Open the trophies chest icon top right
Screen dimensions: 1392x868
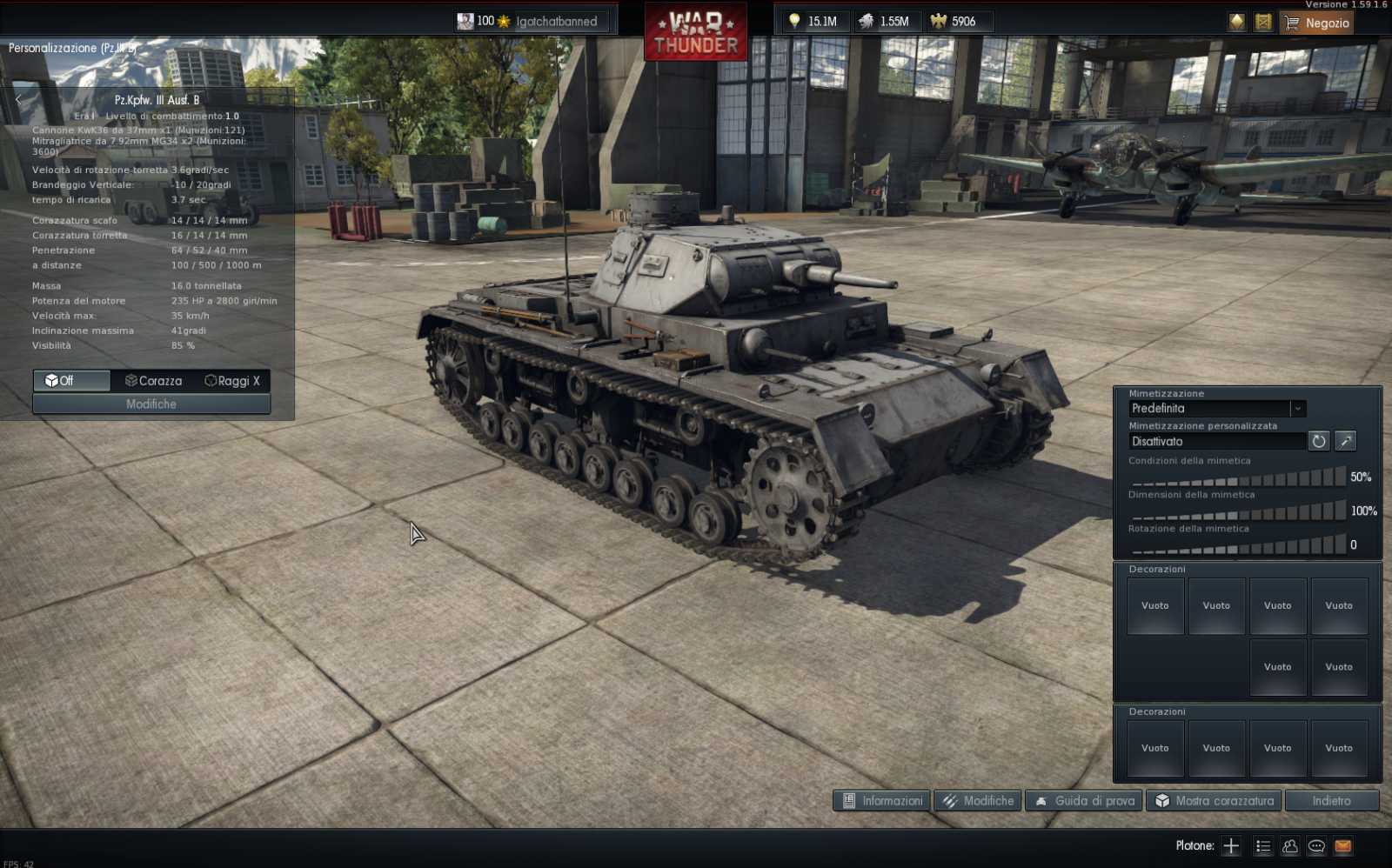tap(1262, 22)
